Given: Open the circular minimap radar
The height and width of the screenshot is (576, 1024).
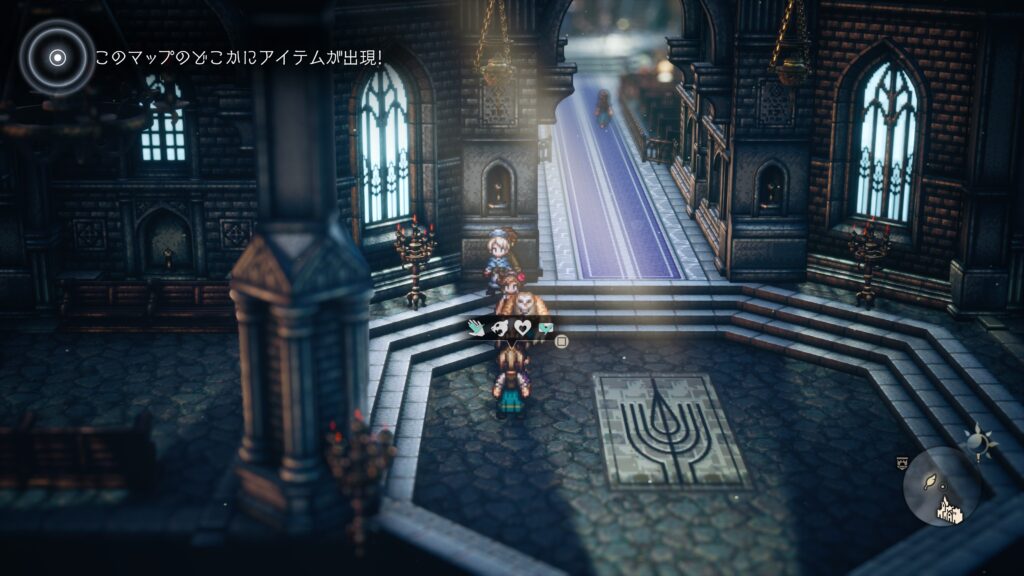Looking at the screenshot, I should pos(942,486).
